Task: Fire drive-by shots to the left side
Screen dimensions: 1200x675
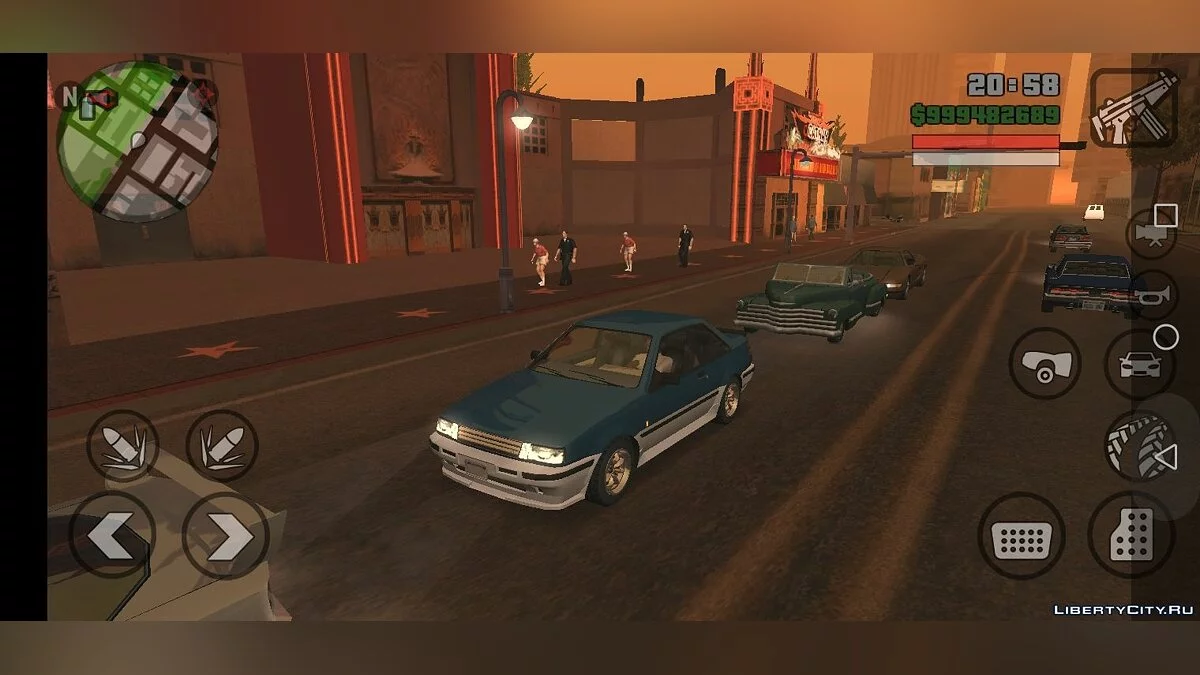Action: (x=123, y=446)
